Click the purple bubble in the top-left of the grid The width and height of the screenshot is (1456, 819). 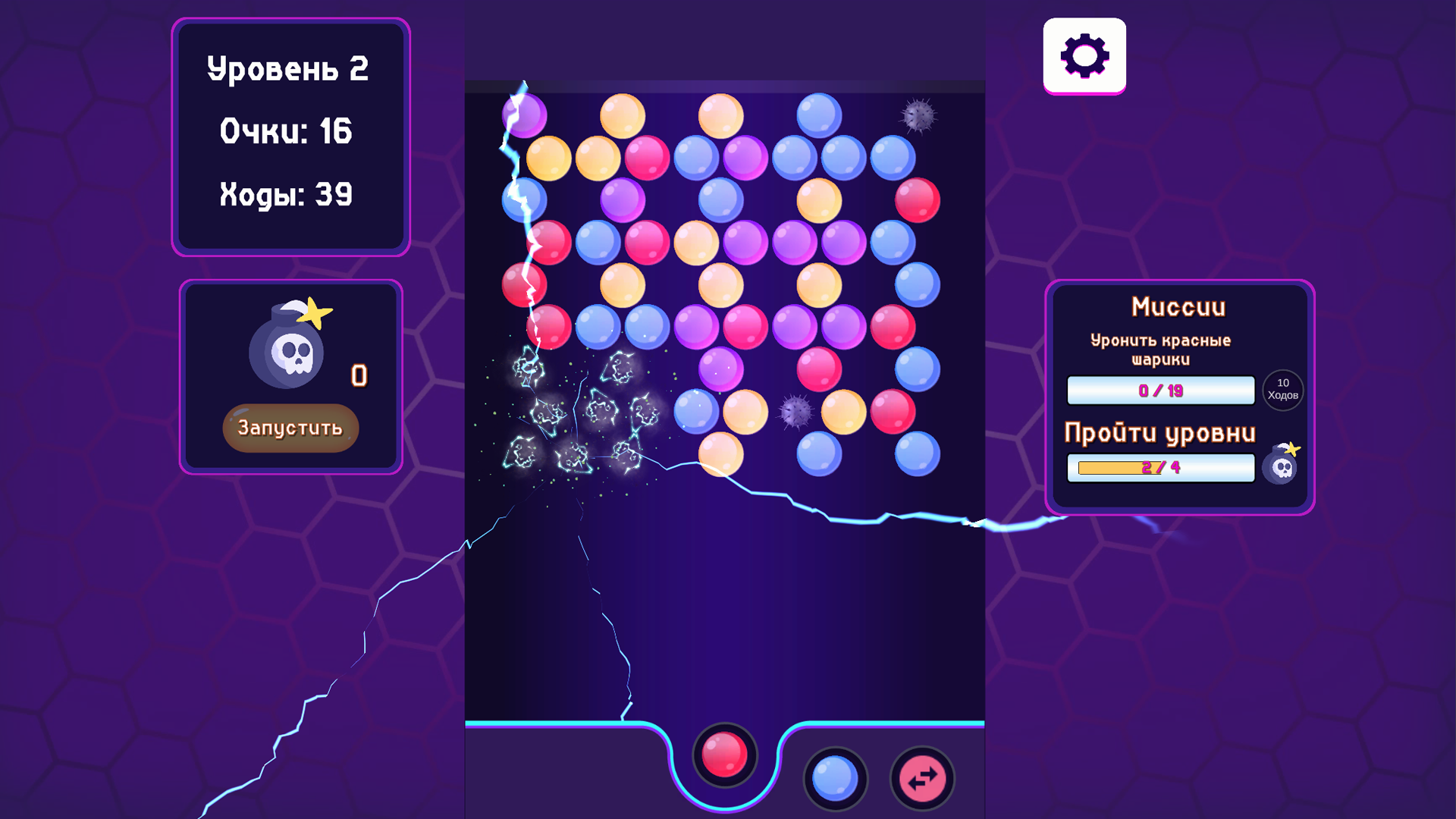(523, 115)
